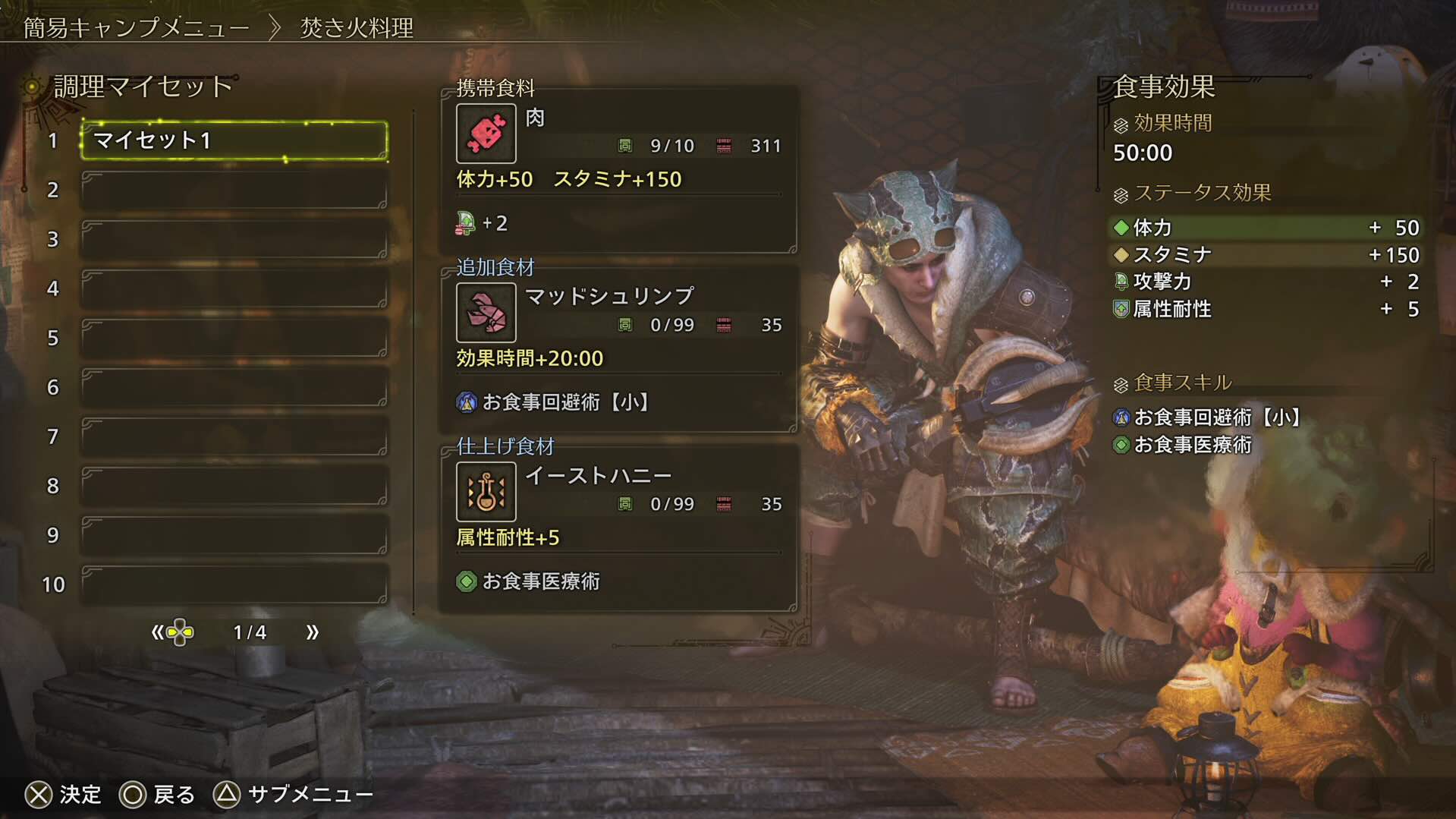The height and width of the screenshot is (819, 1456).
Task: Click the 体力 status effect icon
Action: 1121,227
